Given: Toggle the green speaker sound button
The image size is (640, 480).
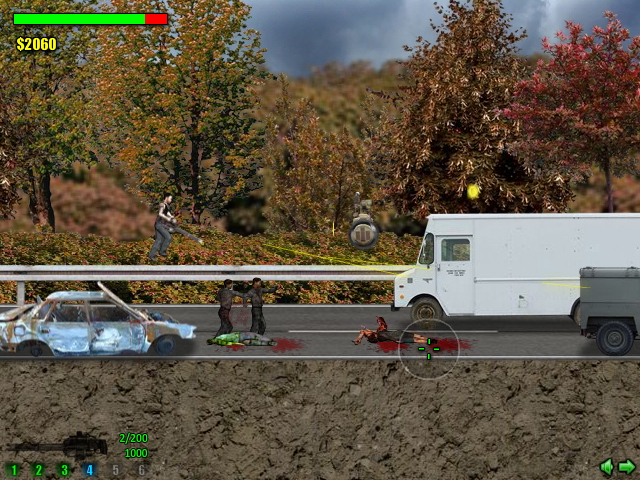Looking at the screenshot, I should click(x=606, y=466).
